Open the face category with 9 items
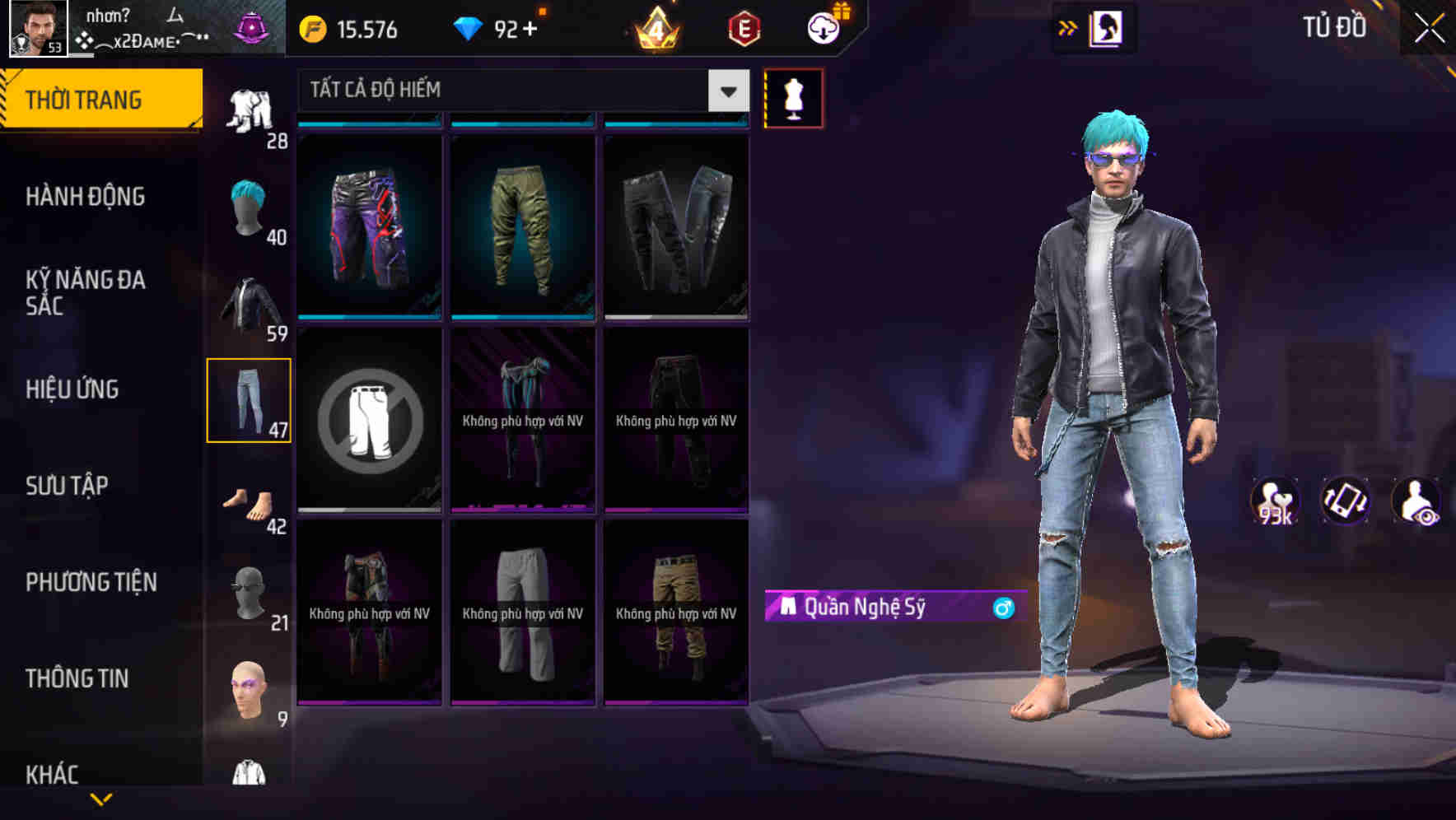 tap(247, 687)
